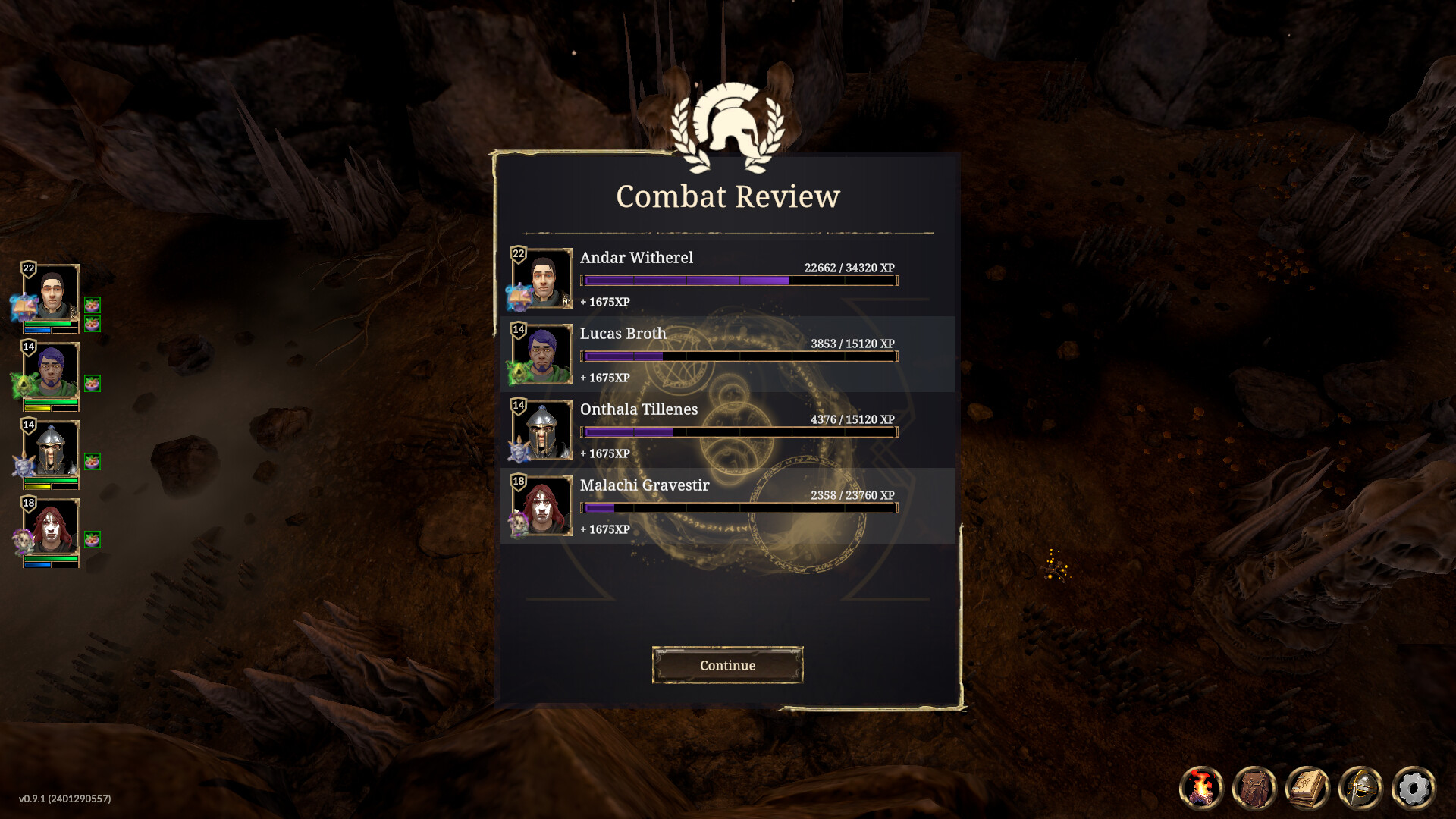This screenshot has width=1456, height=819.
Task: Click Onthala Tillenes's XP progress bar
Action: pyautogui.click(x=737, y=431)
